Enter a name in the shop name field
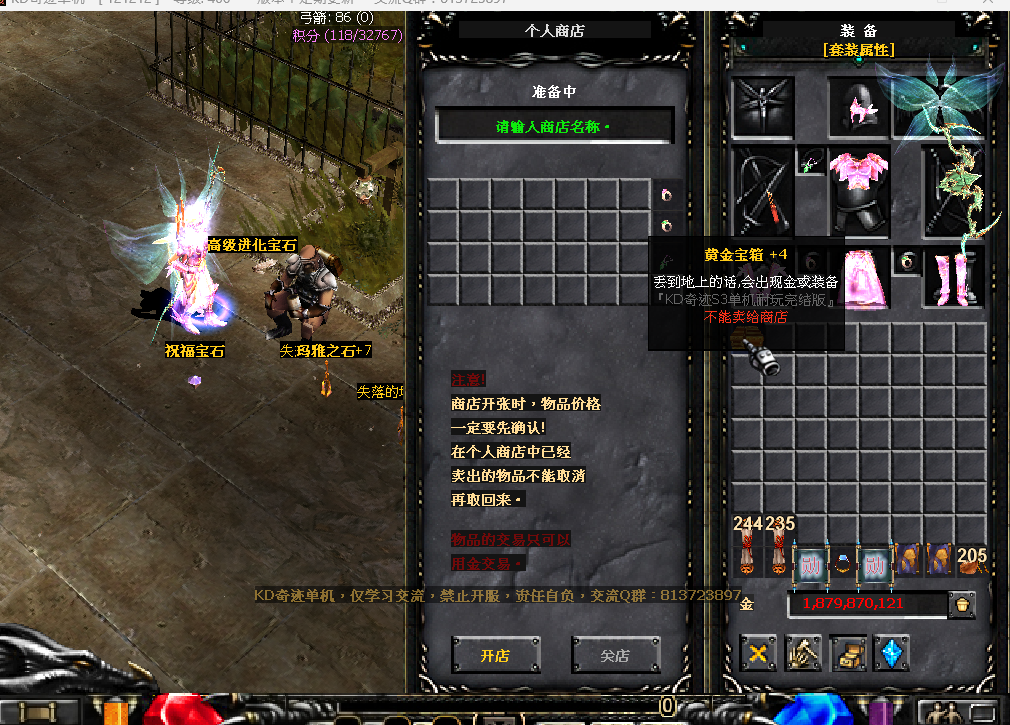 (554, 127)
